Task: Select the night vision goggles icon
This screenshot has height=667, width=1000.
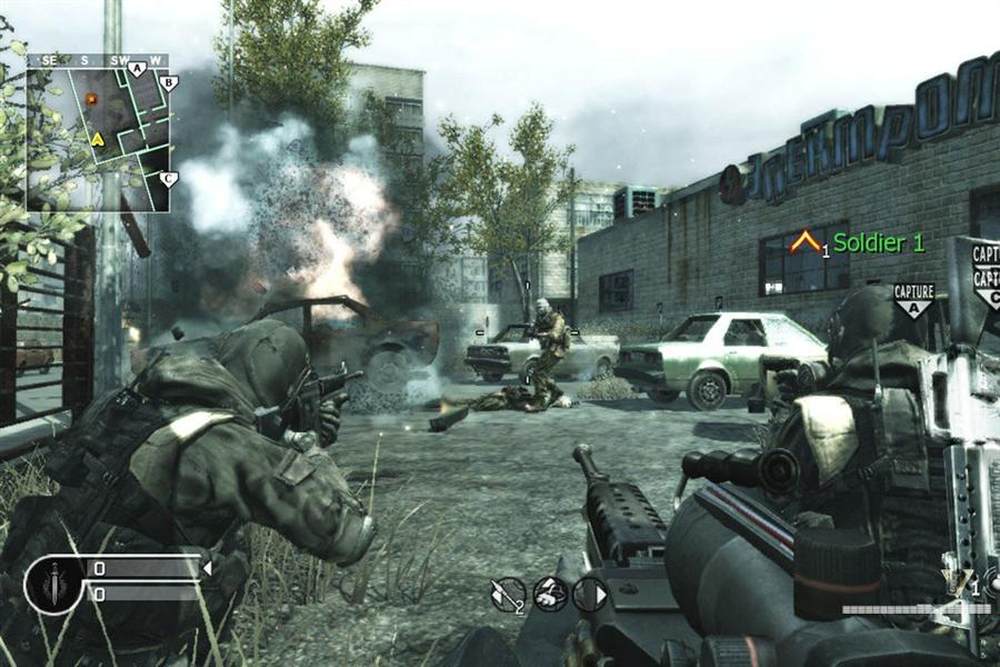Action: click(550, 594)
